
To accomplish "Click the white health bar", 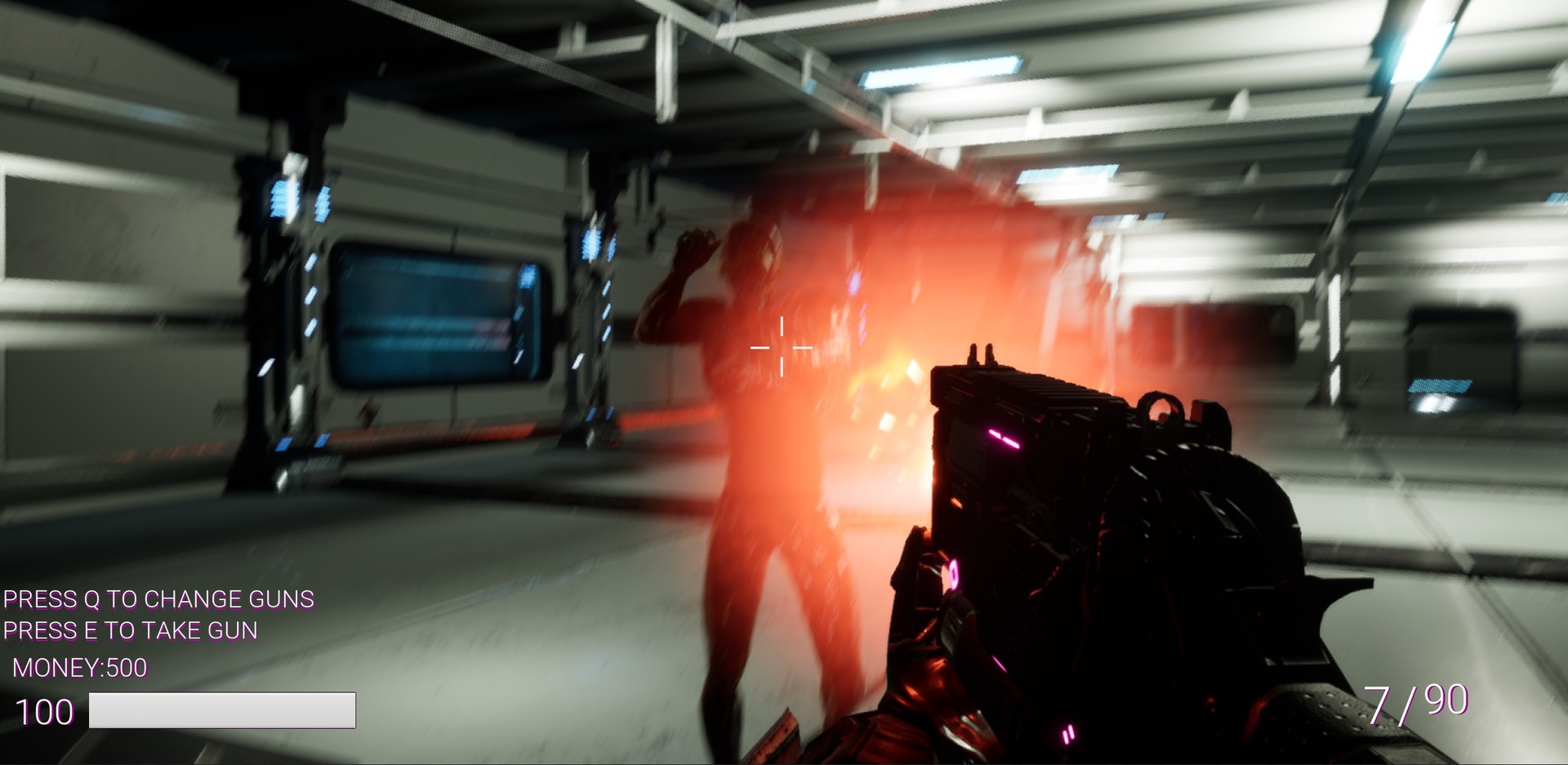I will click(223, 710).
